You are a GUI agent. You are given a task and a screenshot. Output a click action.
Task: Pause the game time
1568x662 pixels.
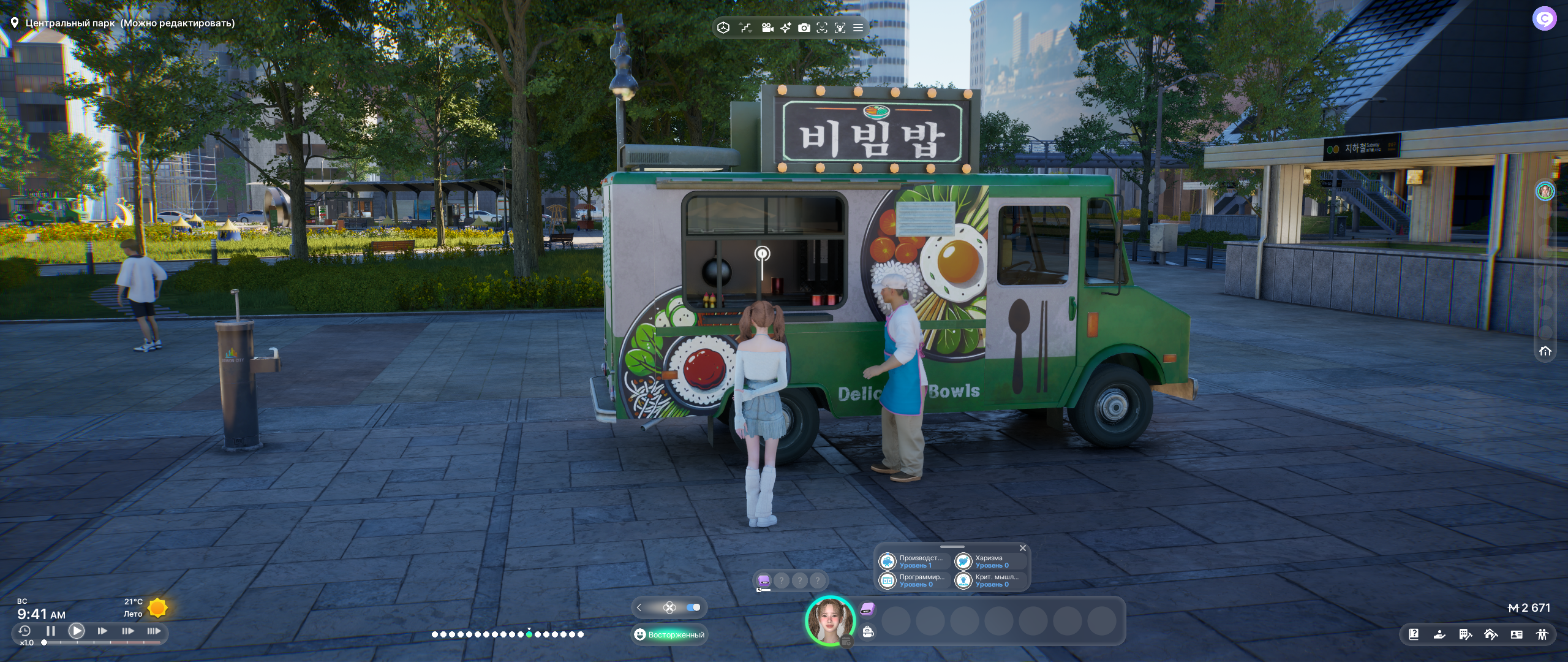pyautogui.click(x=51, y=631)
